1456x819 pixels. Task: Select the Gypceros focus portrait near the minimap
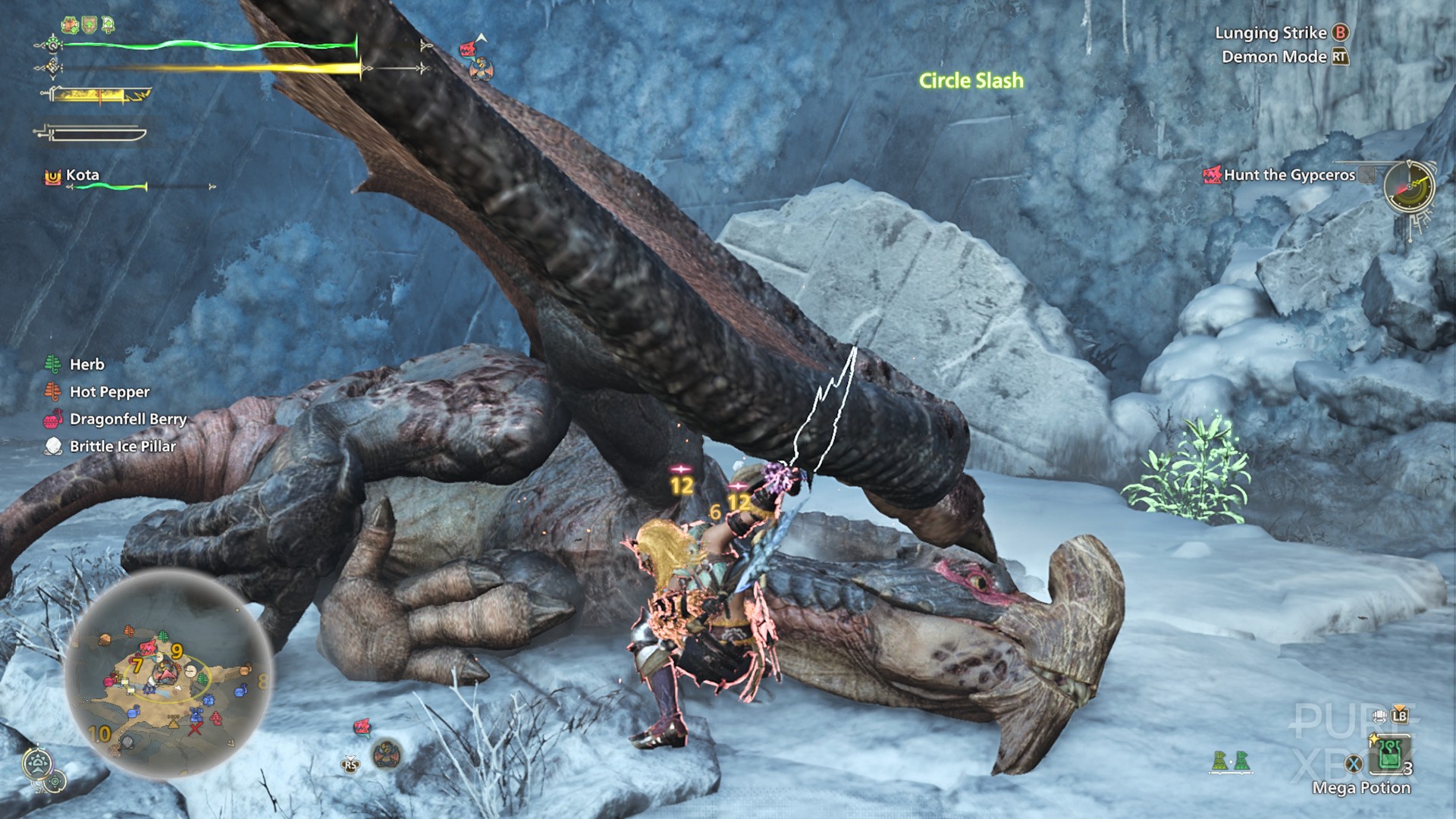point(387,753)
